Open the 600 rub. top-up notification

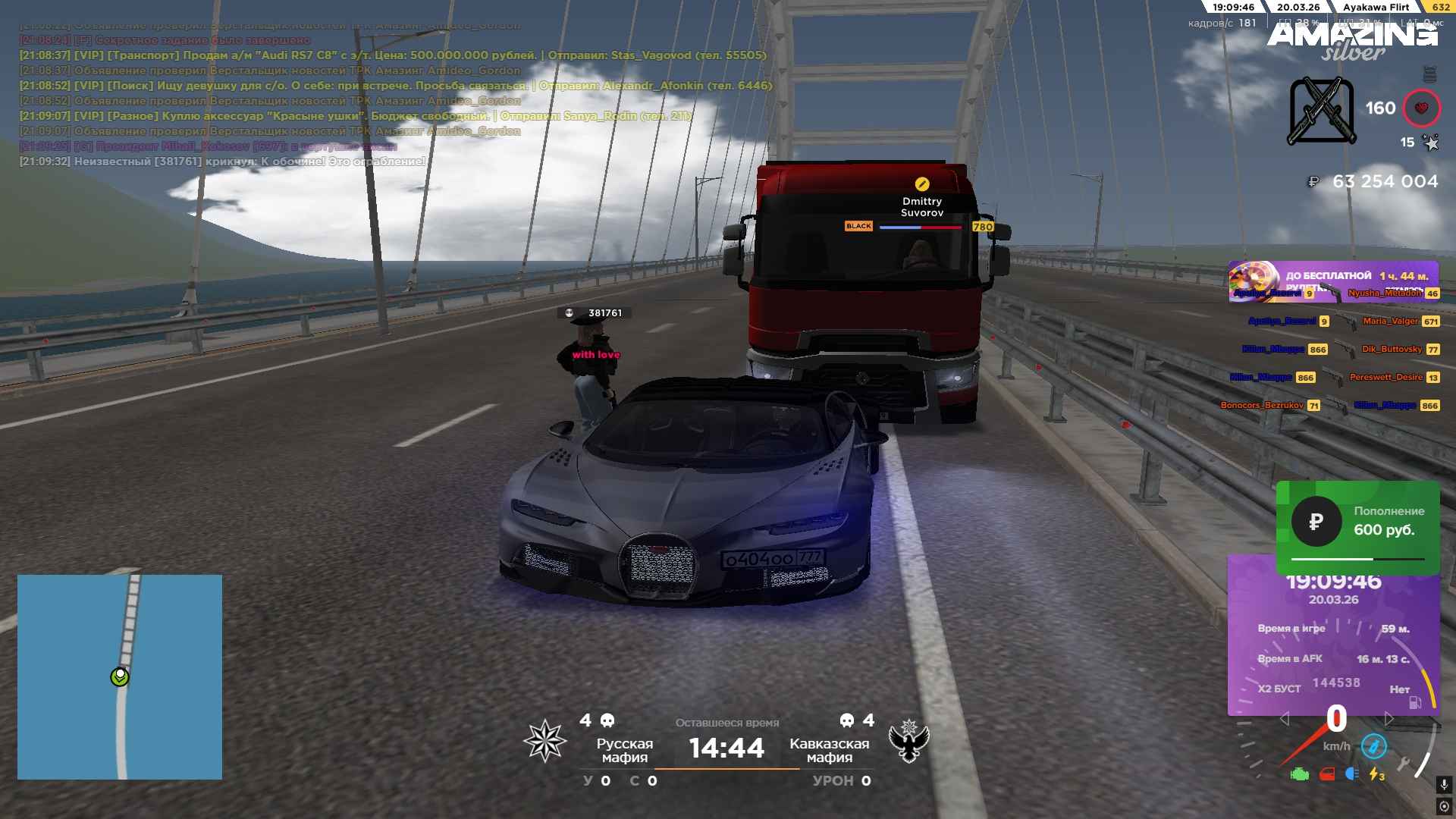coord(1357,522)
